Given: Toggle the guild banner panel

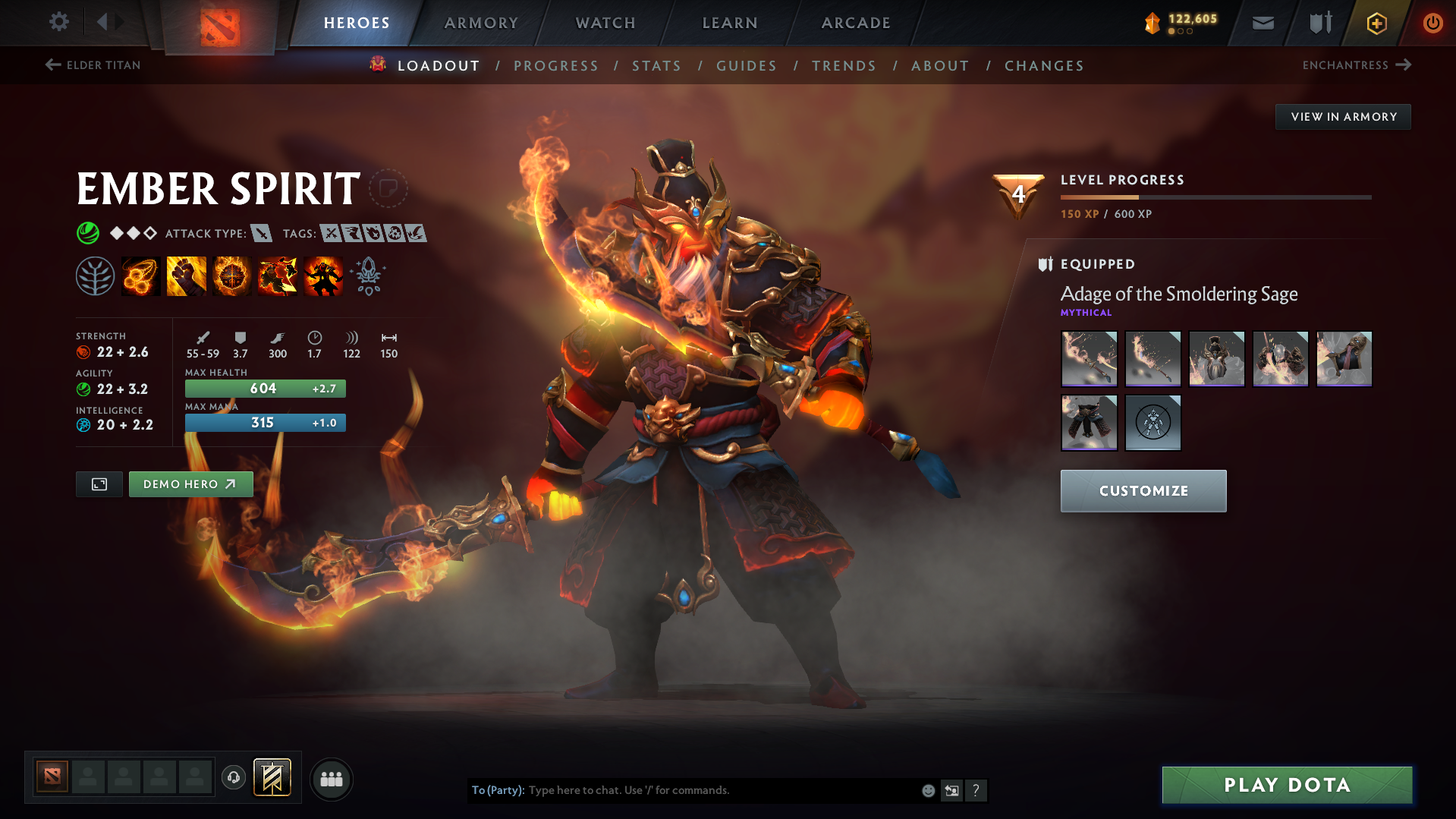Looking at the screenshot, I should point(271,778).
